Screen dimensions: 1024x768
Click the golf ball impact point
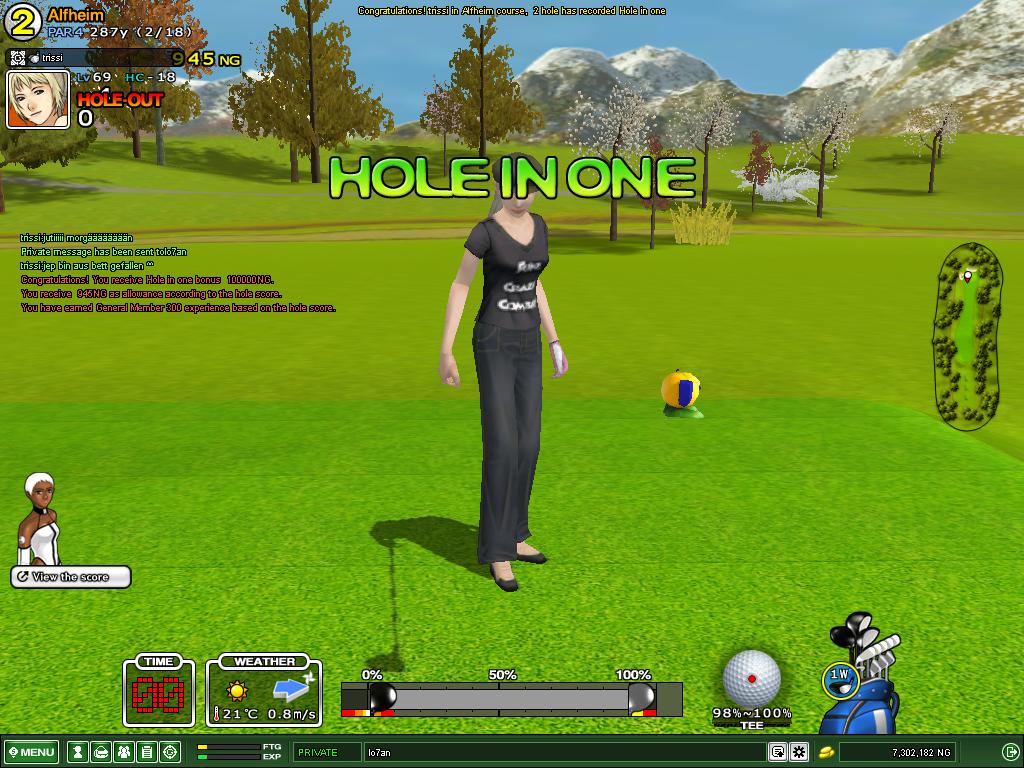click(x=751, y=679)
